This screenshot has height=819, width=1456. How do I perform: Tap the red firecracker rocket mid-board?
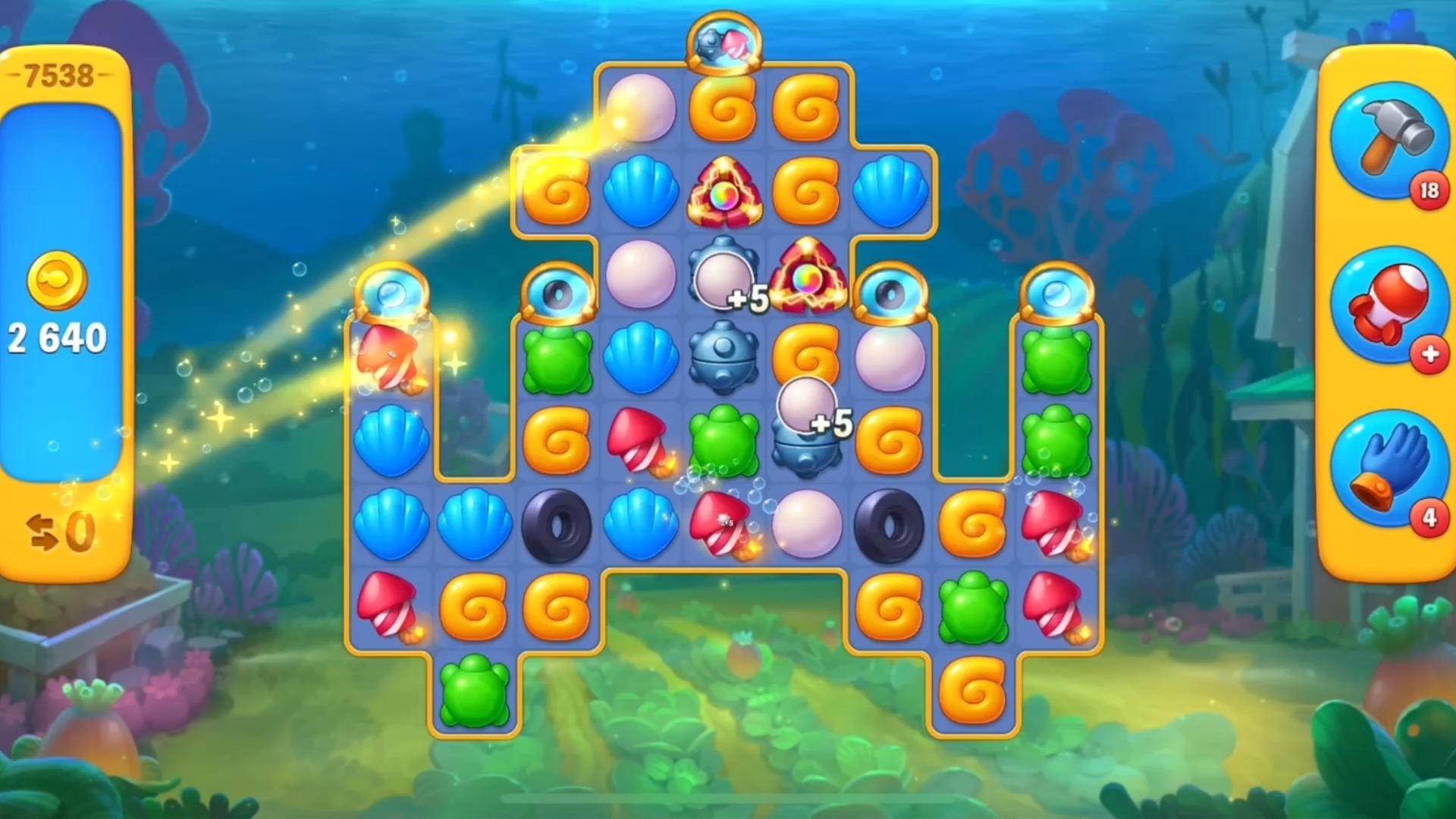tap(639, 440)
